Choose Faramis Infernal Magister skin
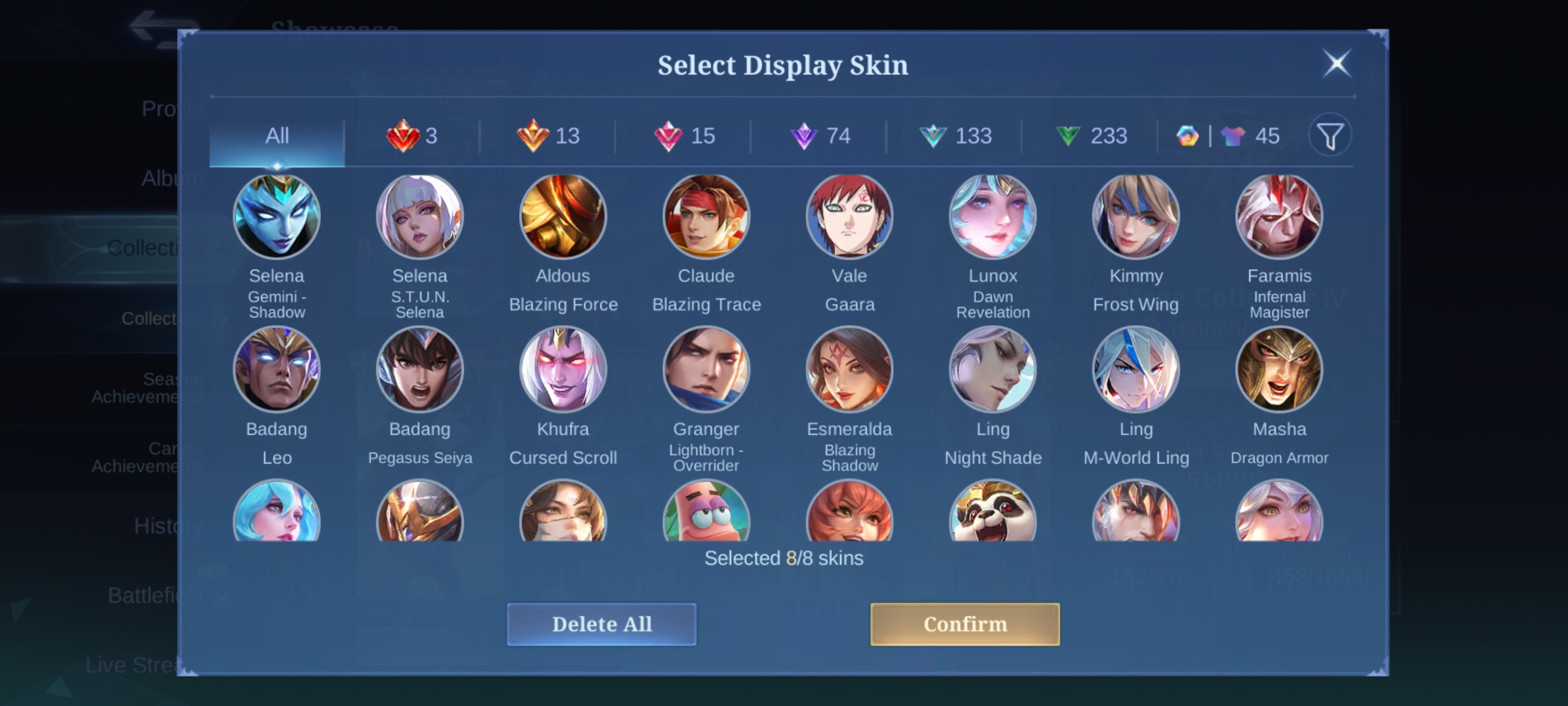 tap(1279, 216)
